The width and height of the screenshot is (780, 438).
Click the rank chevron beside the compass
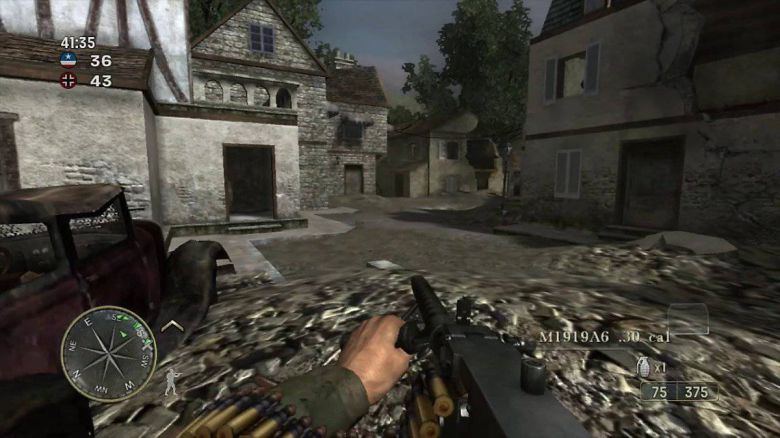[x=172, y=325]
